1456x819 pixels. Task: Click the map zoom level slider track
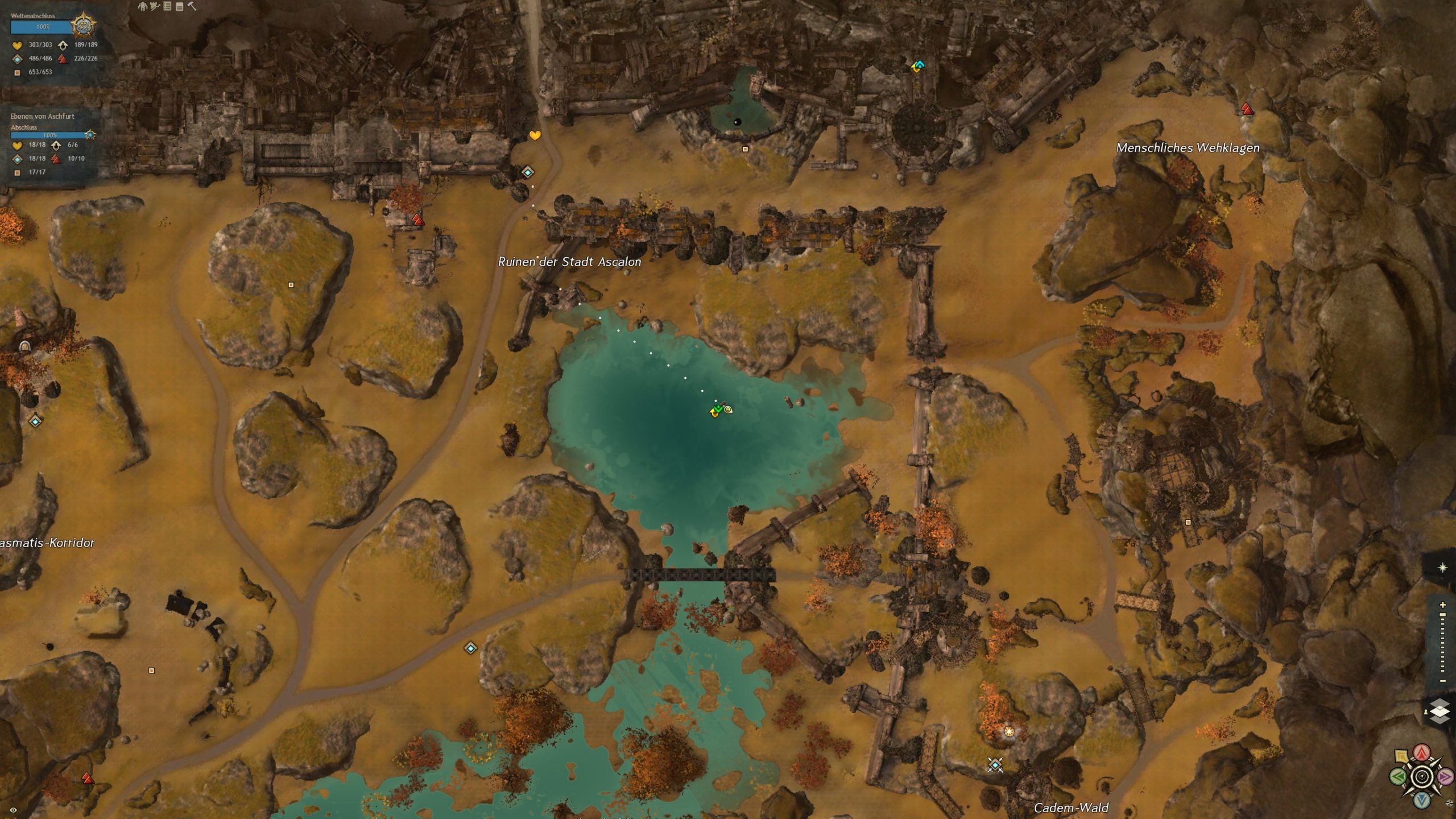[x=1442, y=643]
